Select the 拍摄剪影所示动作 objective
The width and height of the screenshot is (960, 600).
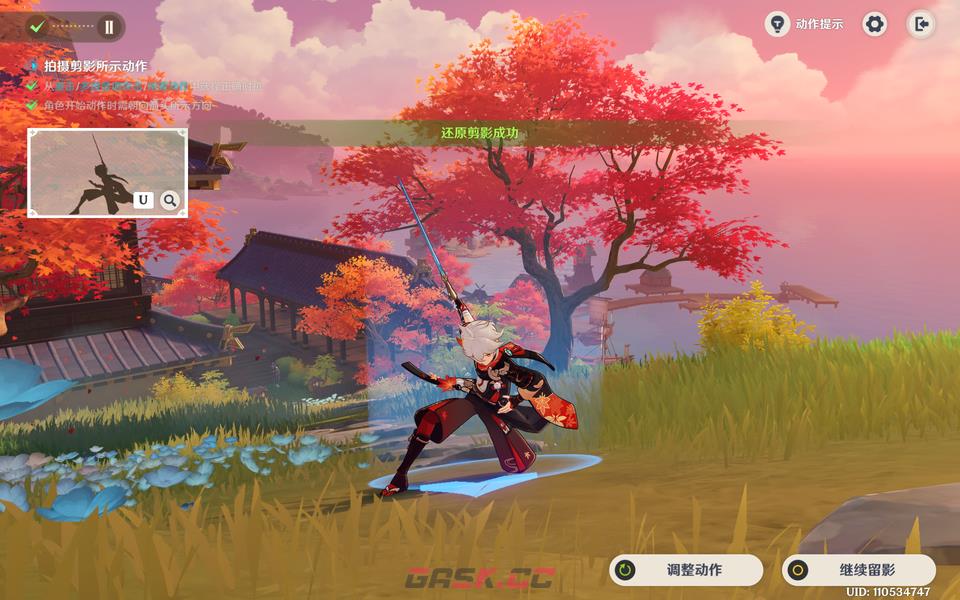tap(95, 66)
